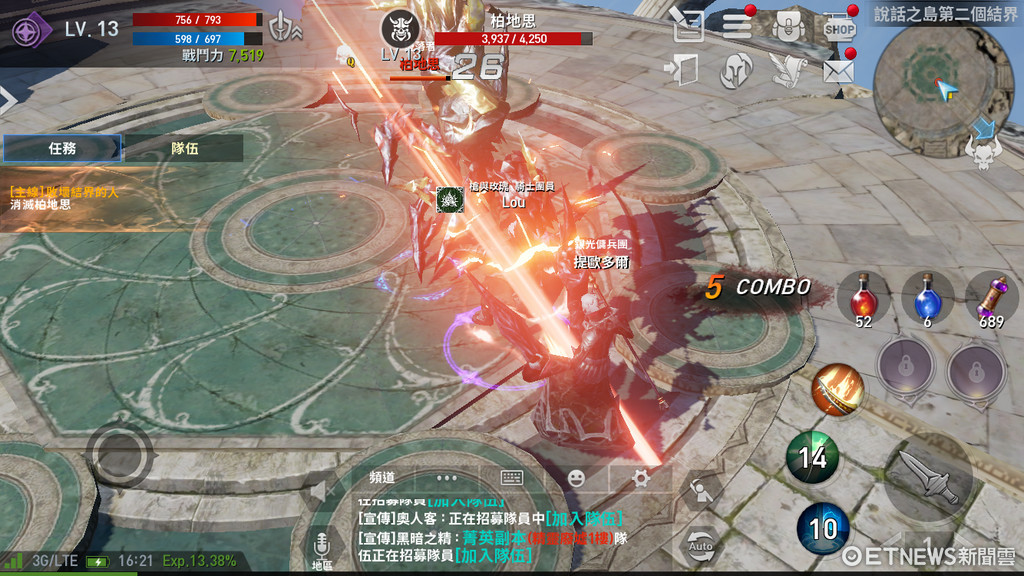Use the purple scroll item
The width and height of the screenshot is (1024, 576).
pos(991,297)
